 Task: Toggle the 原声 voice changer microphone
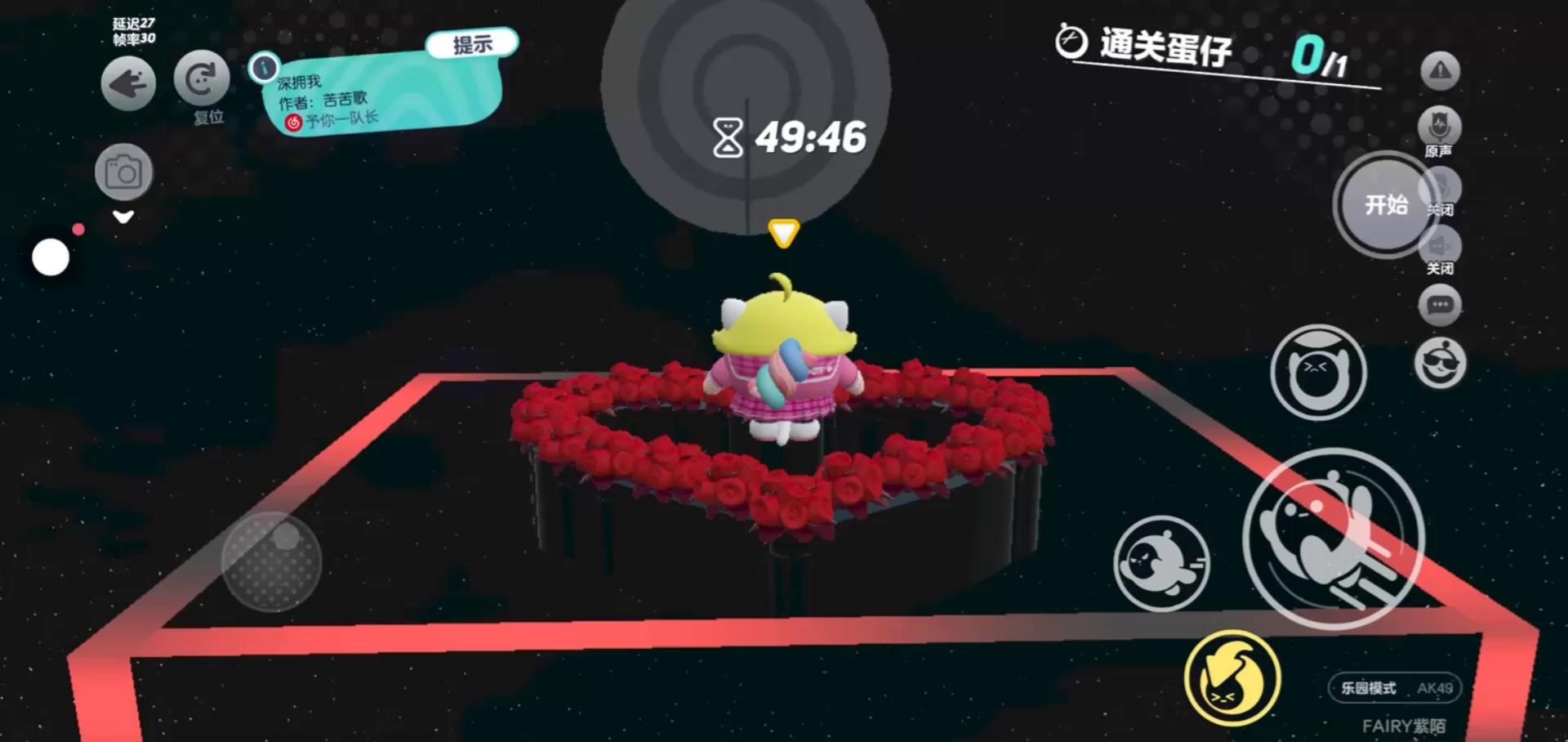(x=1439, y=127)
